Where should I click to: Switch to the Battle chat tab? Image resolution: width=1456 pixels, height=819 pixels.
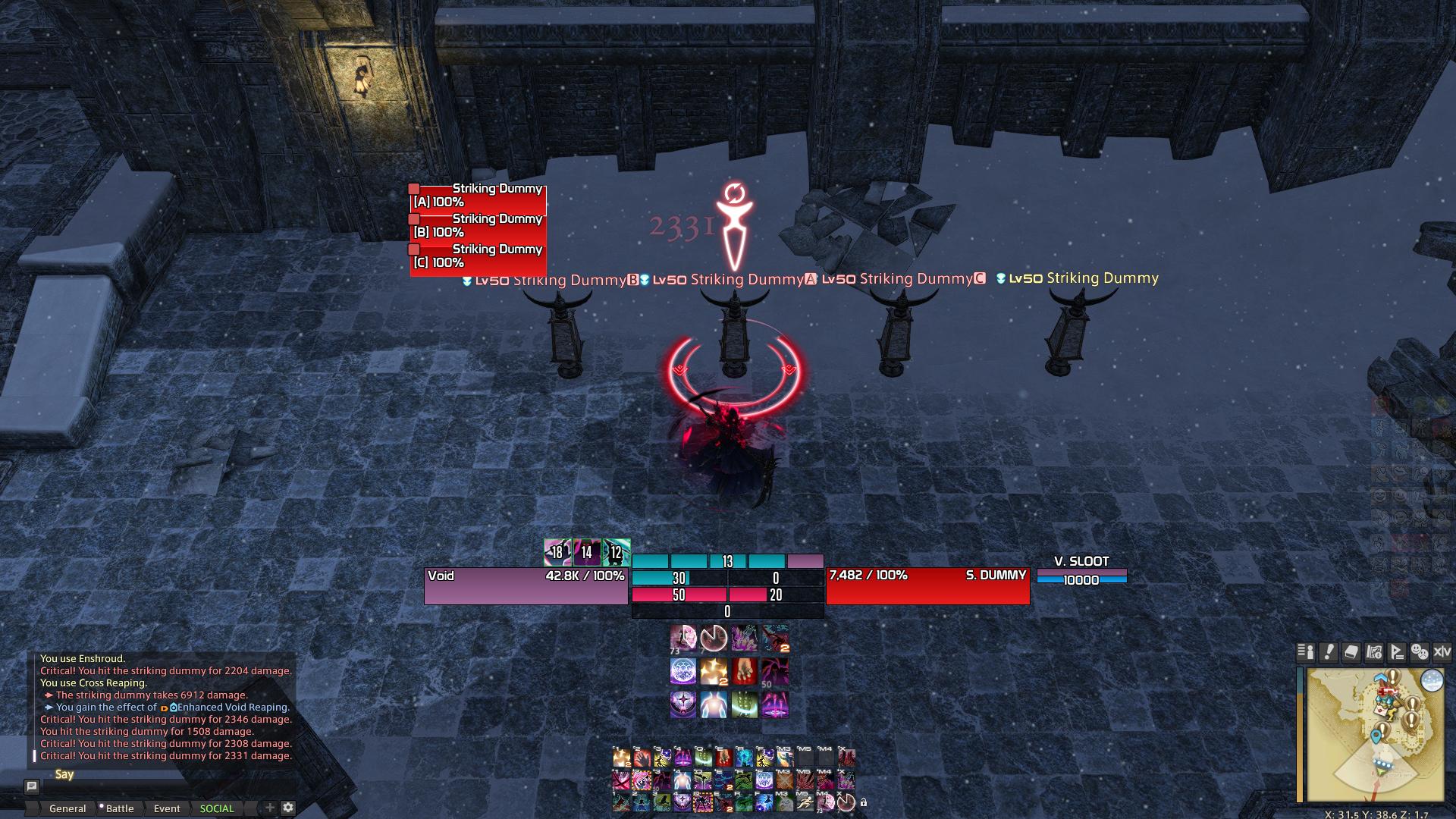(x=120, y=808)
